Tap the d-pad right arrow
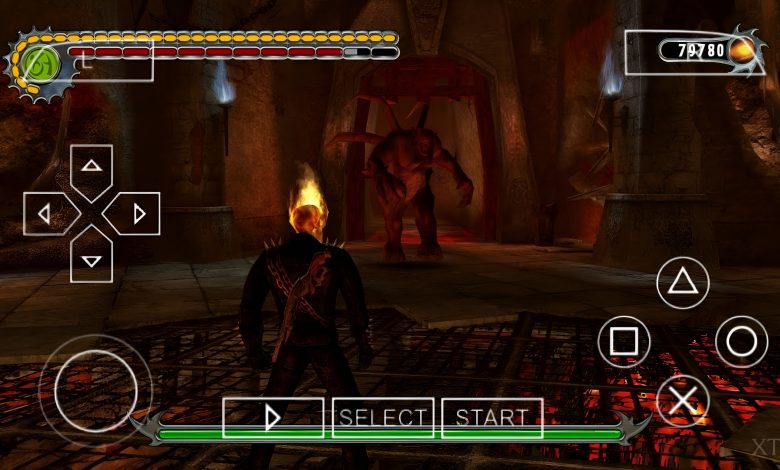Image resolution: width=780 pixels, height=470 pixels. [x=137, y=213]
